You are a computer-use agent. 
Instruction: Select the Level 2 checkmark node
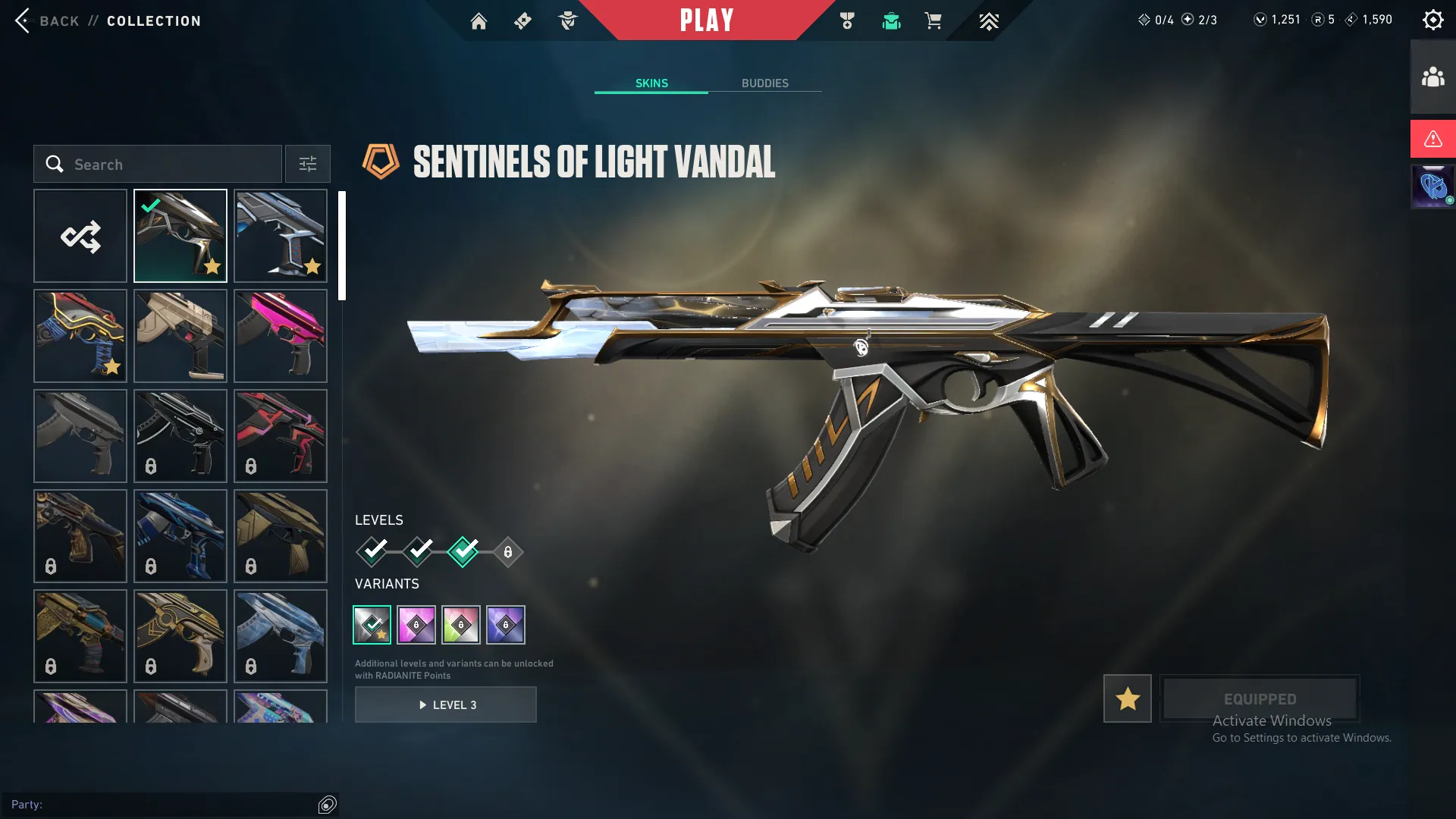[x=419, y=553]
